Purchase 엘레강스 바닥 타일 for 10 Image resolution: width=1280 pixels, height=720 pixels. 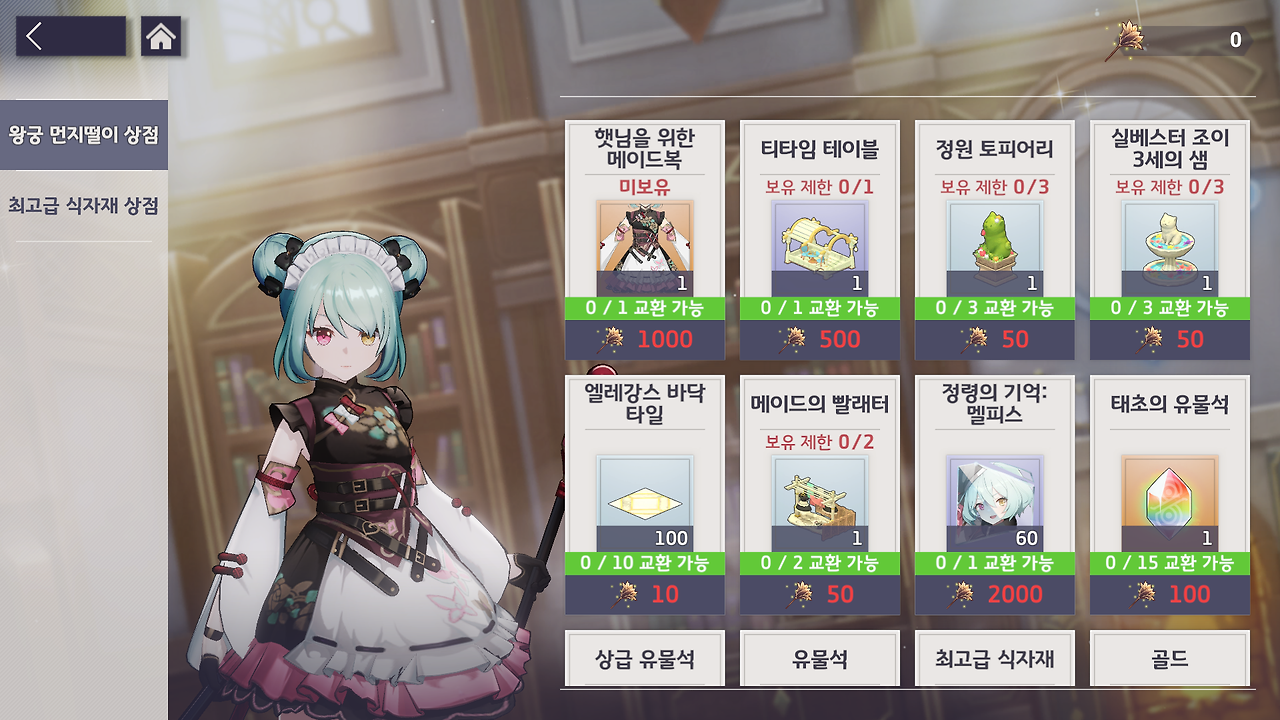pos(644,593)
